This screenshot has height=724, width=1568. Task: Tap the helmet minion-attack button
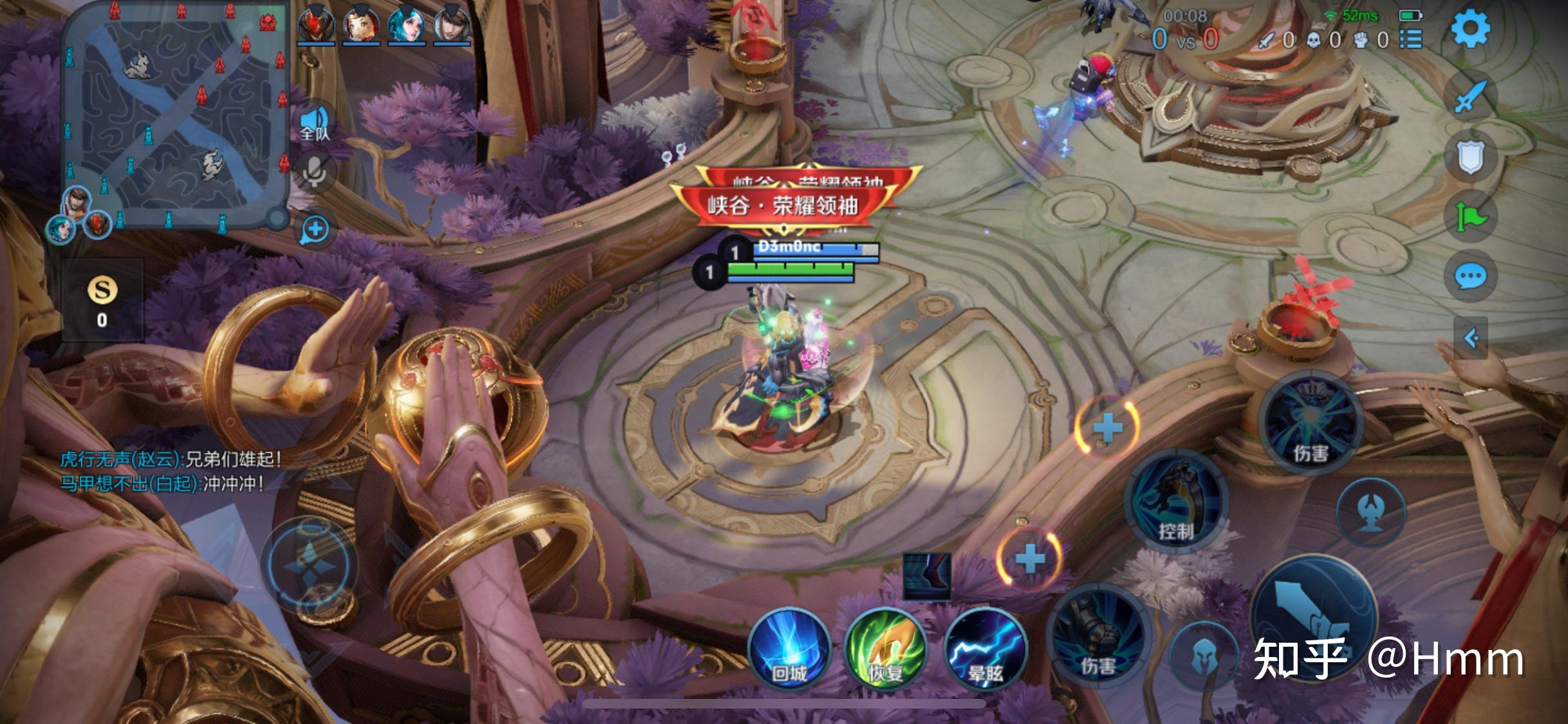(1202, 656)
